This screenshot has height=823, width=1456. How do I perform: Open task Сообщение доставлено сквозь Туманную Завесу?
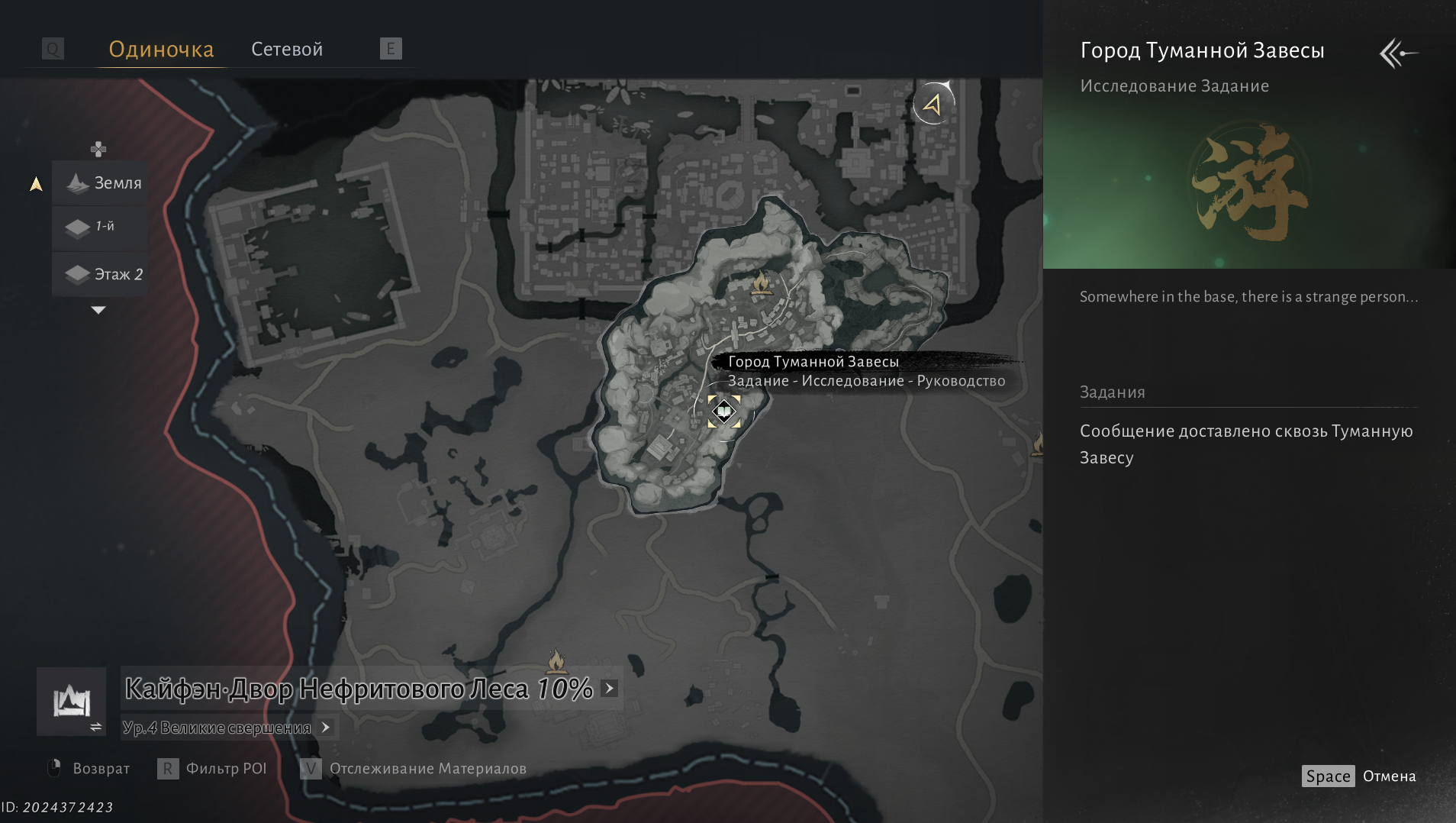(x=1245, y=444)
